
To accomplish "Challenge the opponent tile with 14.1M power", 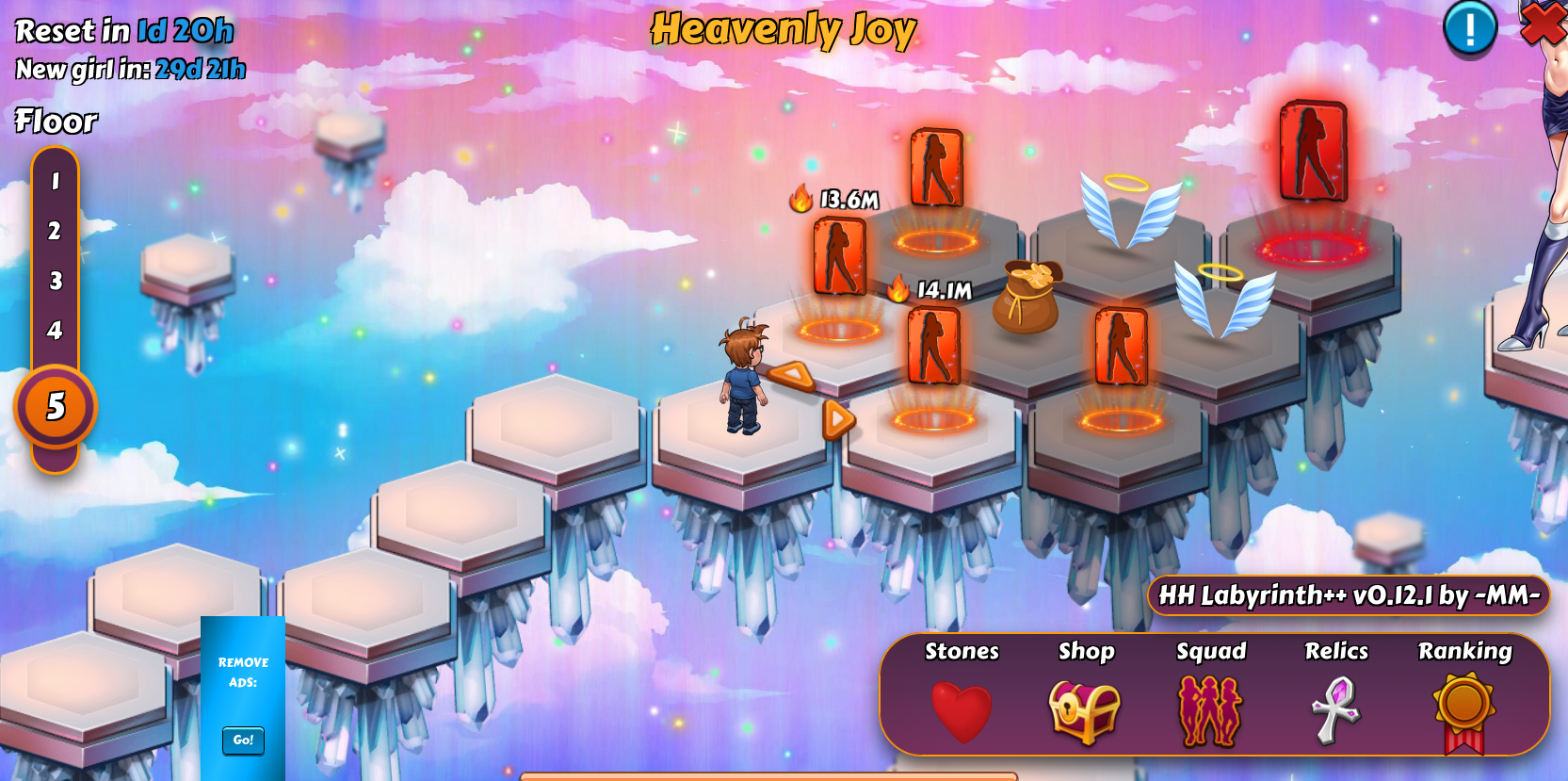I will pos(933,346).
